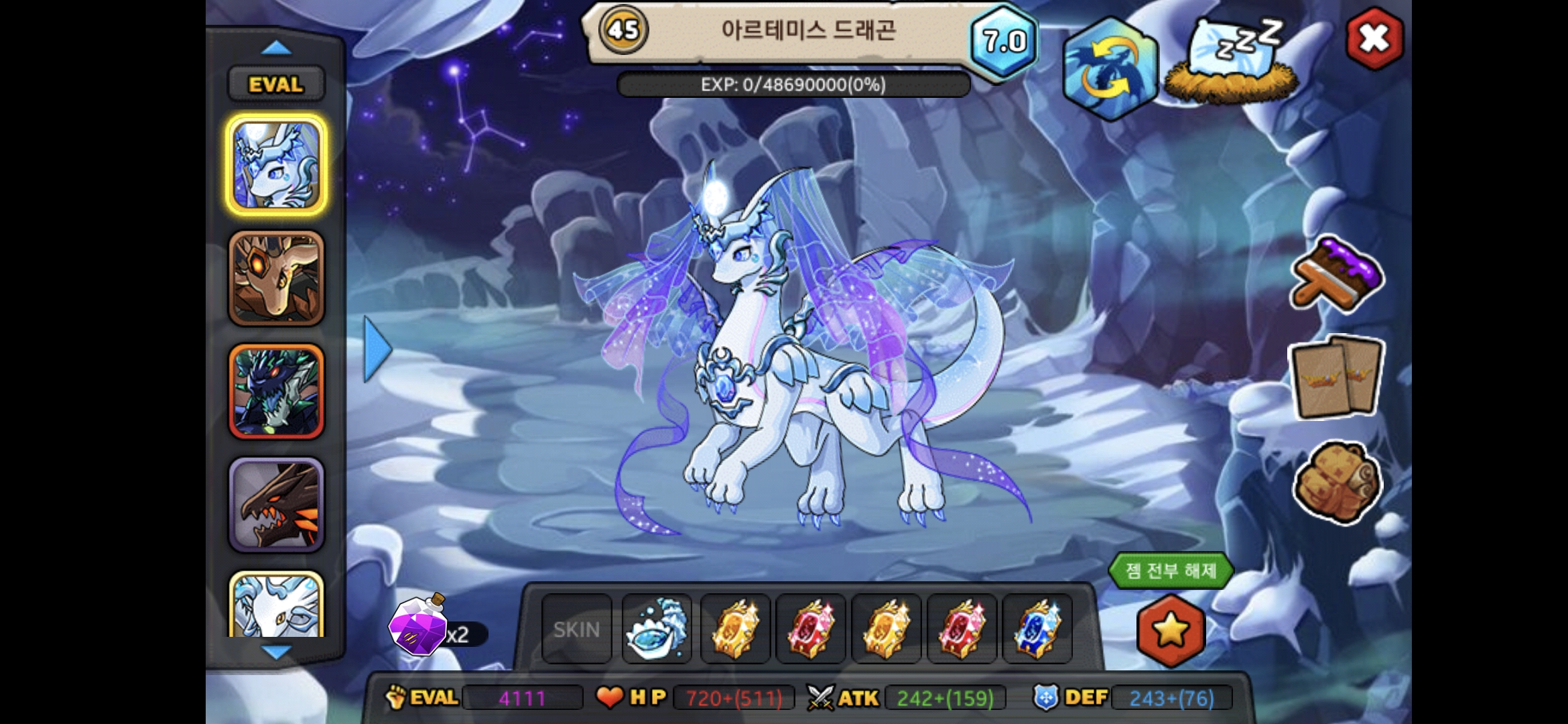The height and width of the screenshot is (724, 1568).
Task: Select the ice wave equipment slot
Action: (657, 629)
